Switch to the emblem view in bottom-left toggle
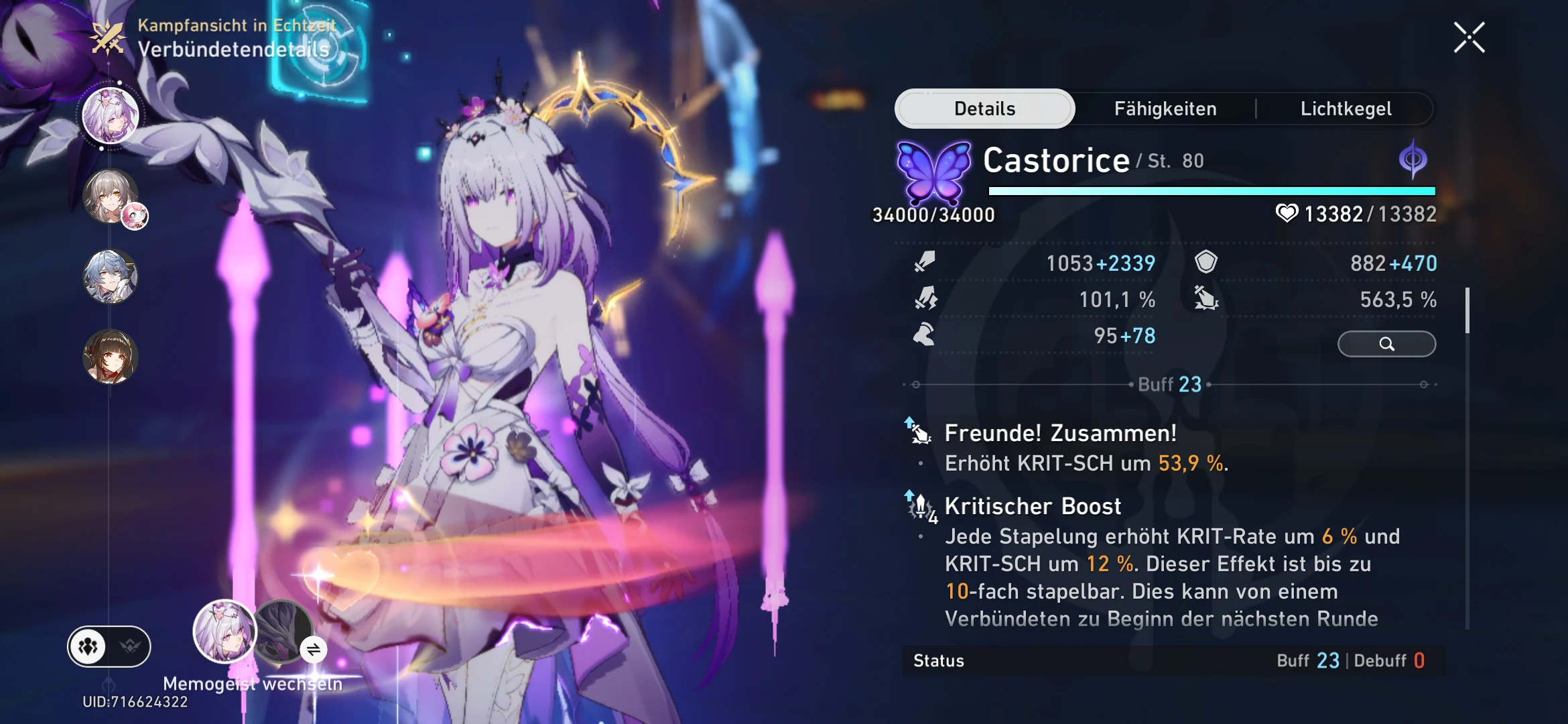 pyautogui.click(x=130, y=648)
